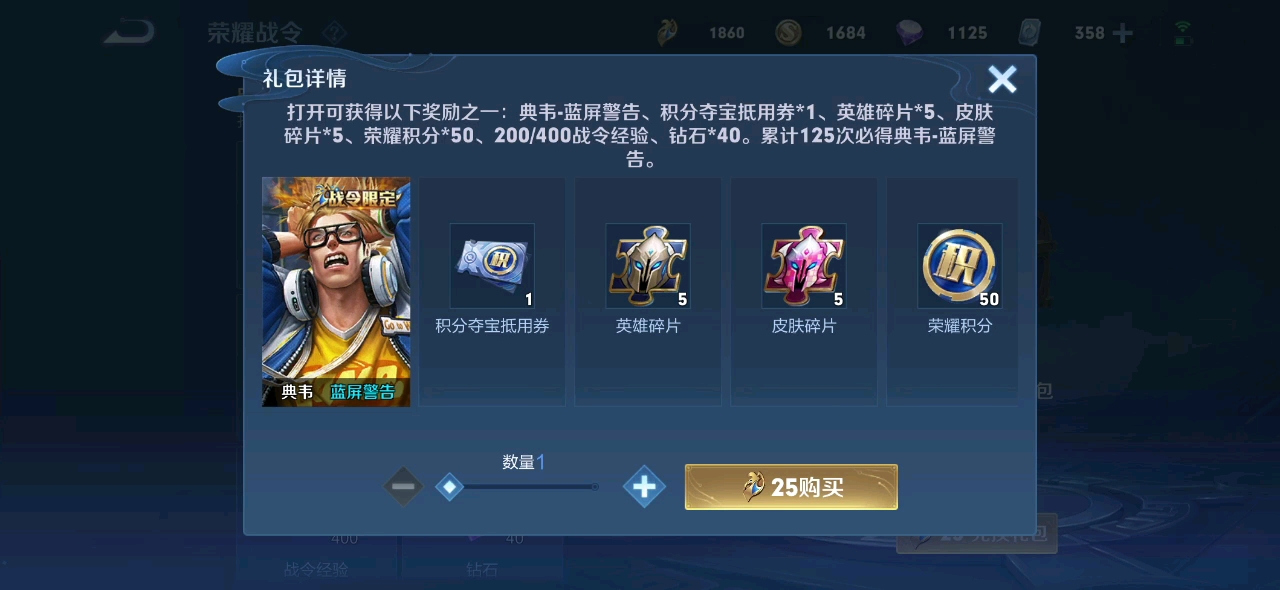Buy the gift pack with 25购买 button
Viewport: 1280px width, 590px height.
(x=791, y=487)
